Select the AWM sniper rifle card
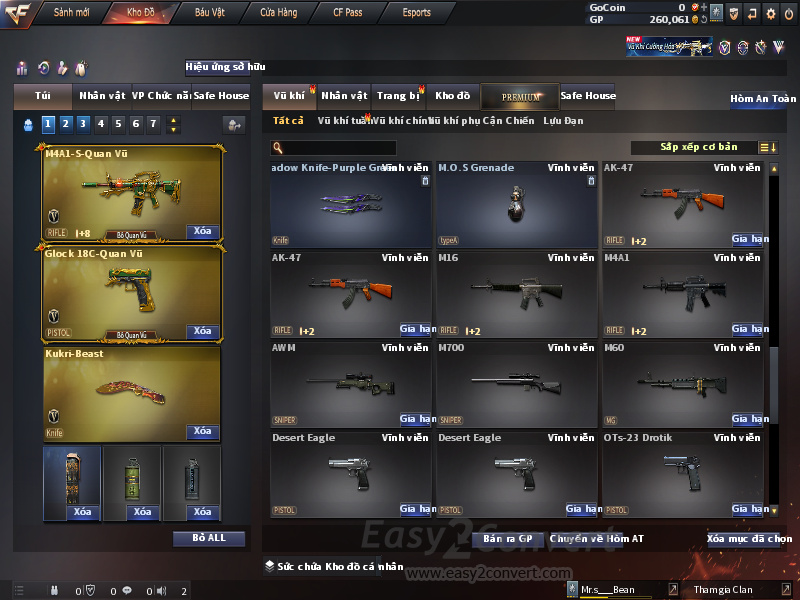The image size is (800, 600). point(351,384)
